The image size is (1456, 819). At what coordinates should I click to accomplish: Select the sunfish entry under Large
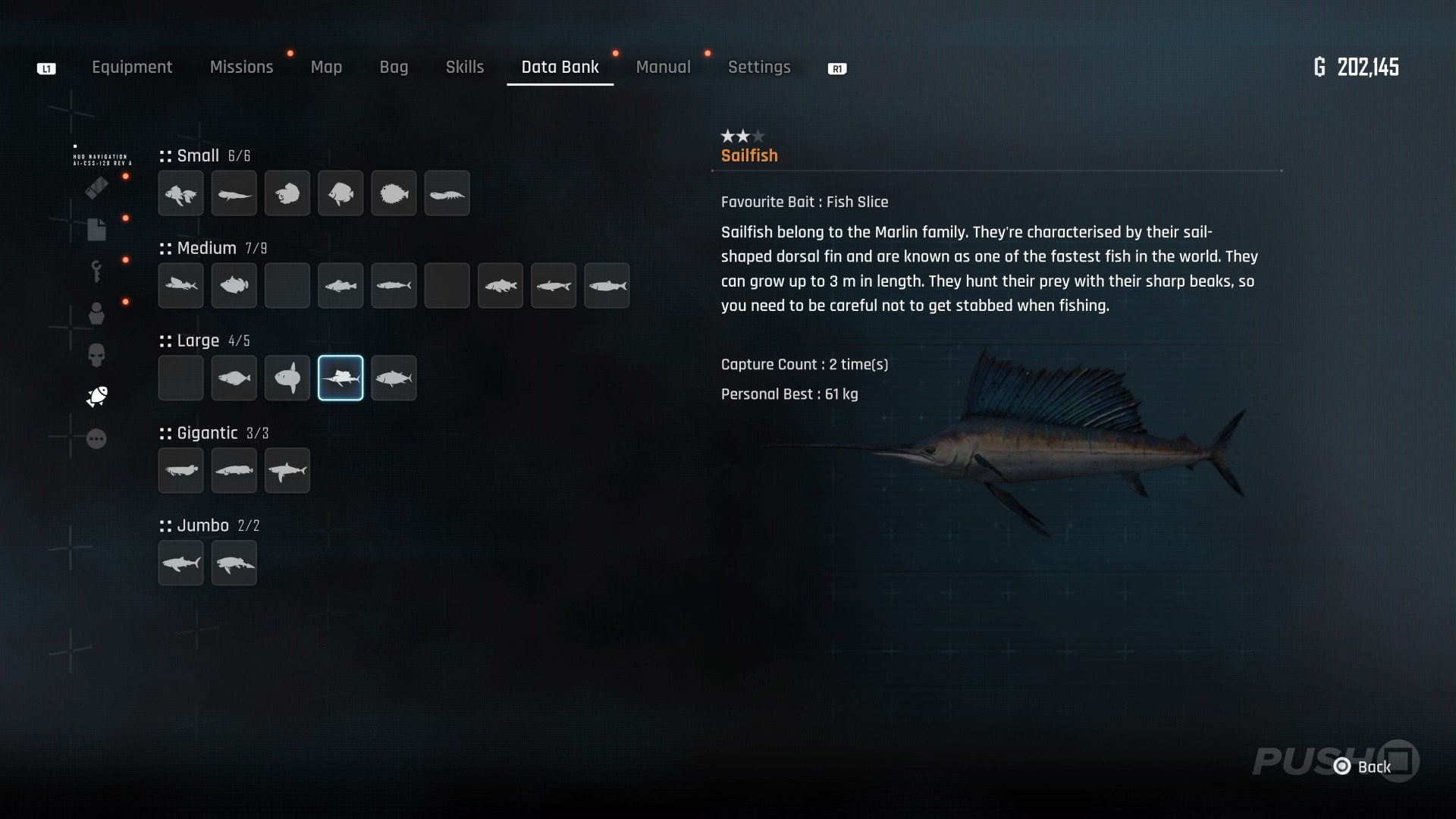tap(287, 378)
